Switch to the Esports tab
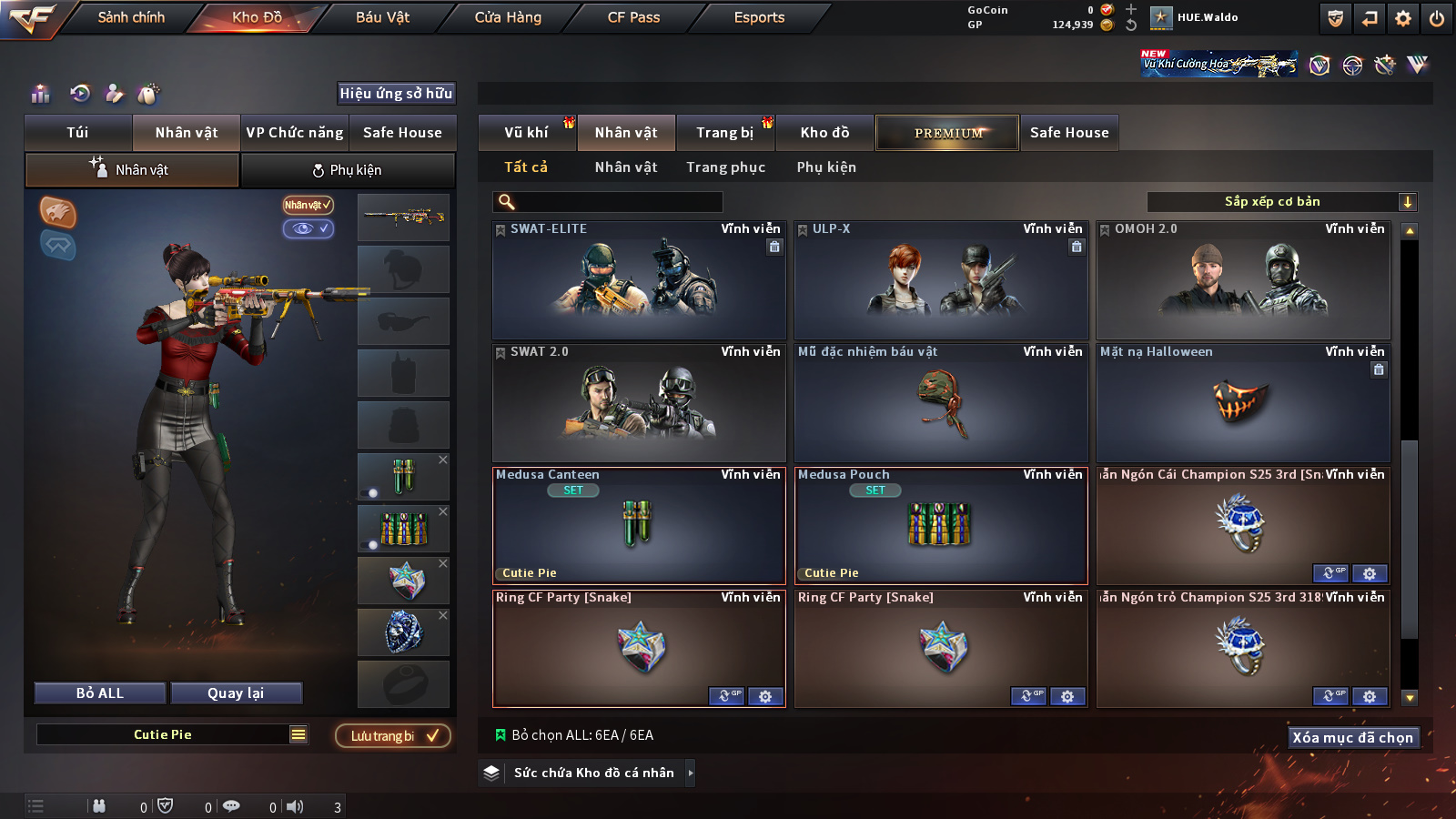This screenshot has width=1456, height=819. (759, 17)
